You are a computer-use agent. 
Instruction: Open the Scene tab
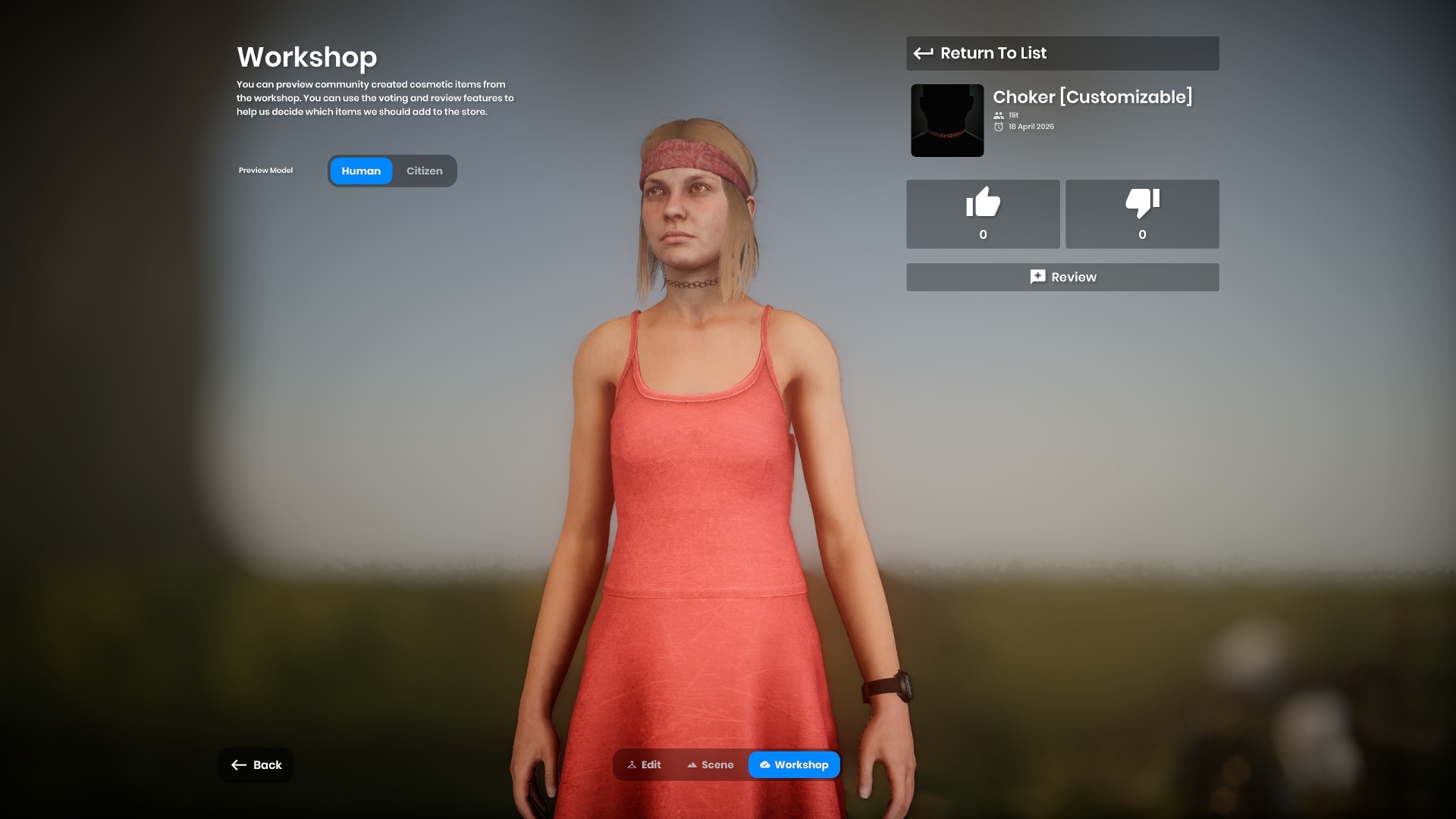point(711,764)
